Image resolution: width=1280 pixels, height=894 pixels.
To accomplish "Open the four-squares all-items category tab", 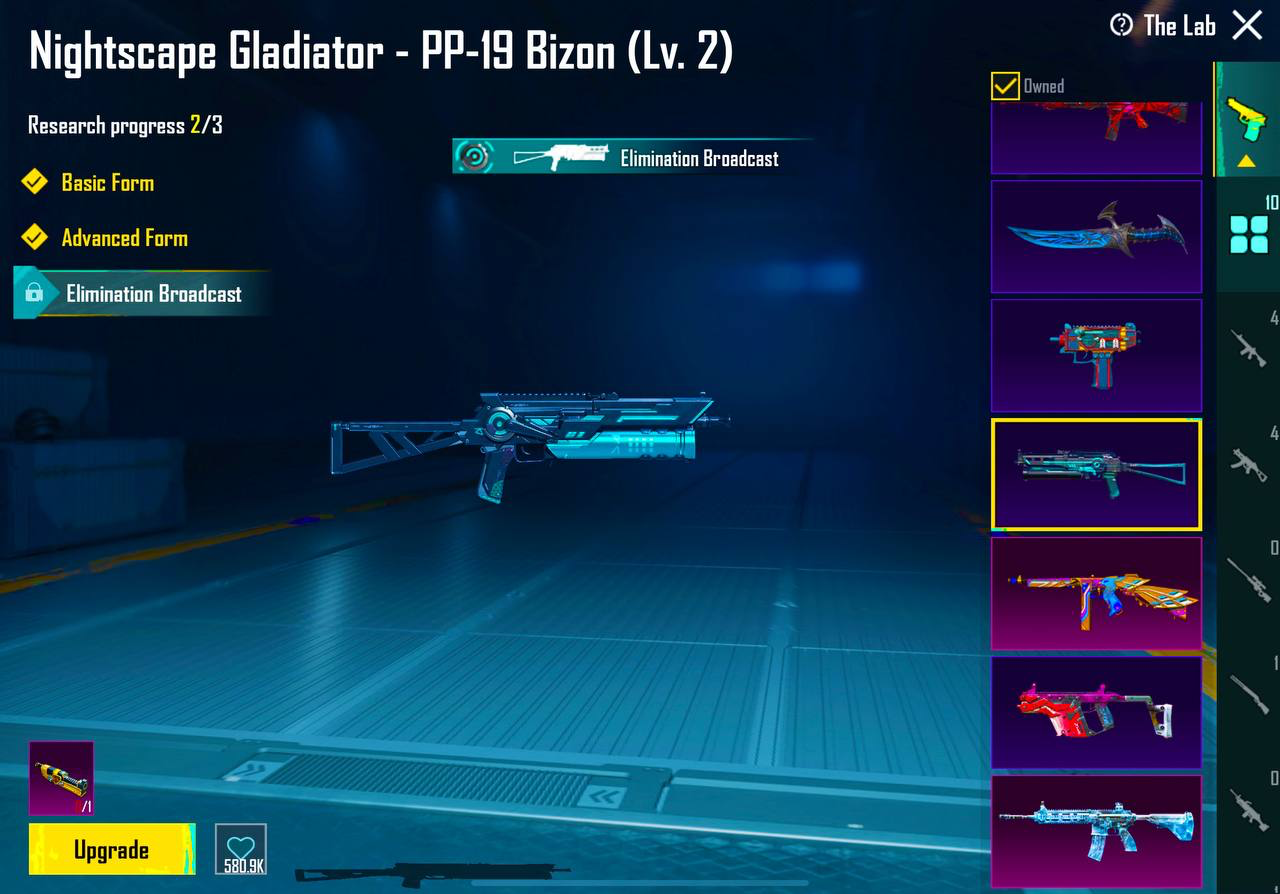I will 1248,235.
